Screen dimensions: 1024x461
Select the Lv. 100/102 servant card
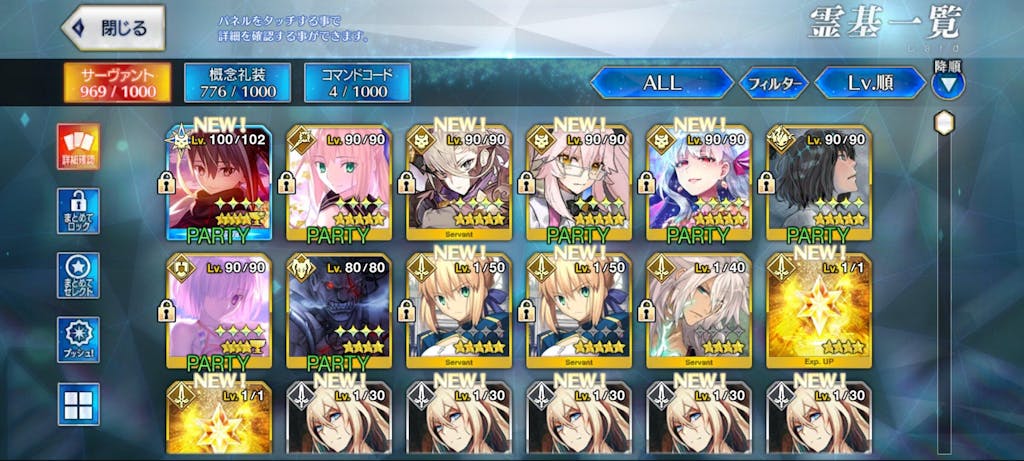point(217,185)
